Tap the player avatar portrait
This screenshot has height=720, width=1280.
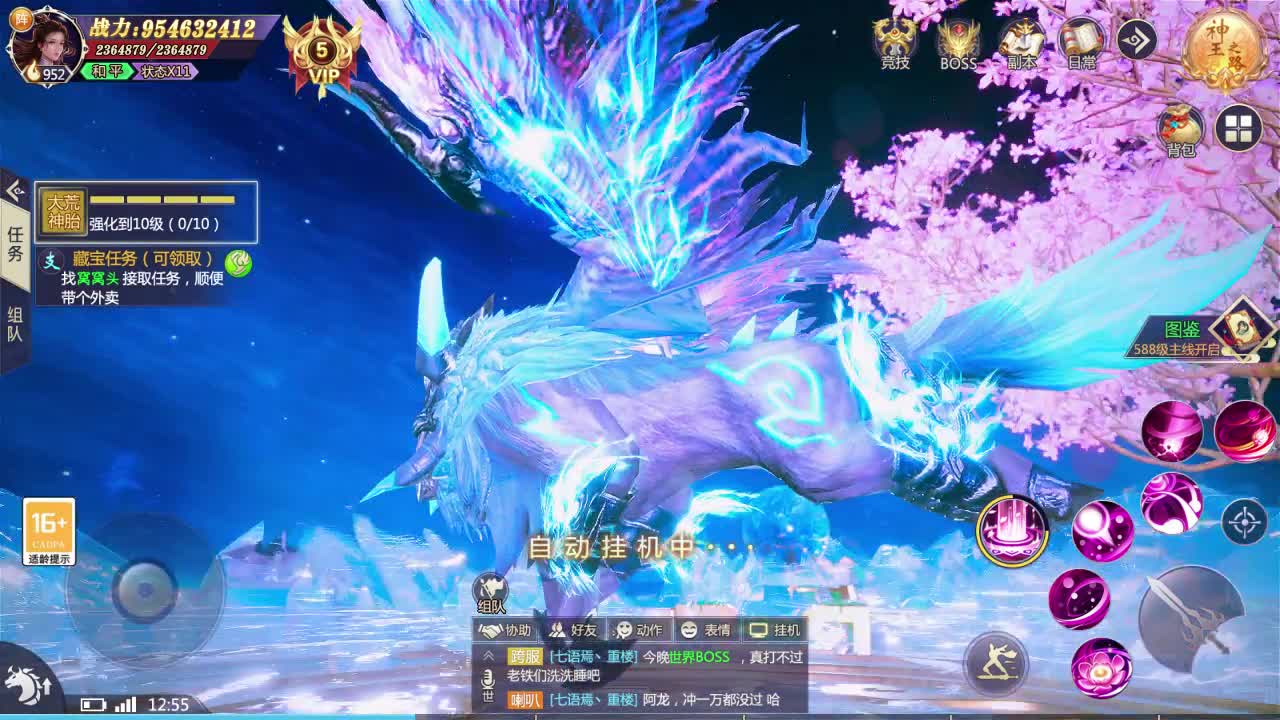tap(48, 45)
